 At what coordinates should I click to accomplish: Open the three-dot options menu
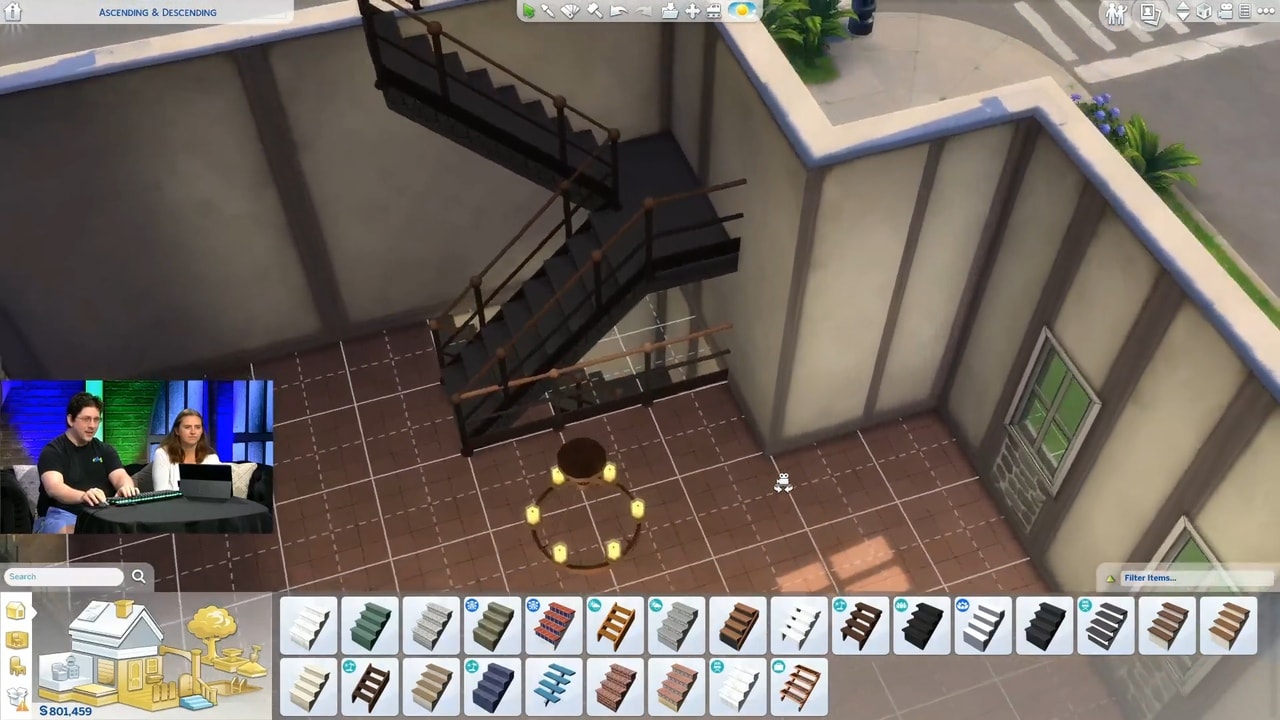click(x=1268, y=12)
